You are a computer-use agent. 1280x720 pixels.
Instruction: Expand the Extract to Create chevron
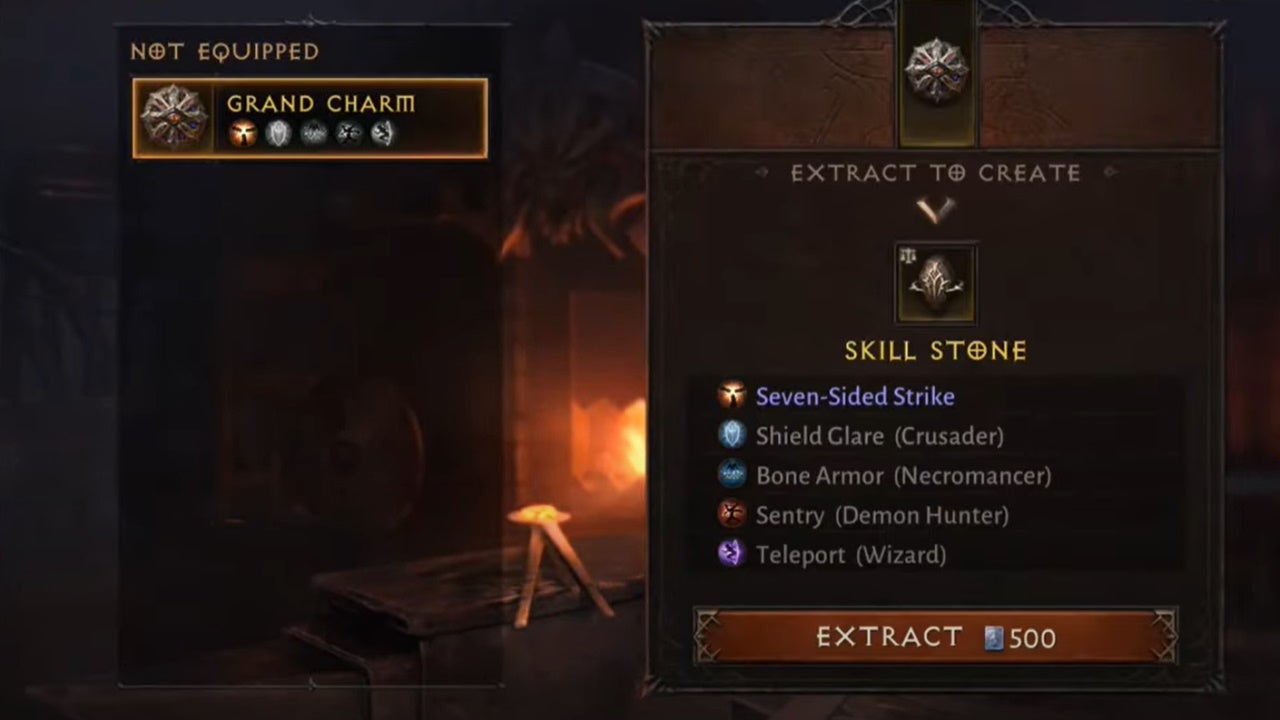pyautogui.click(x=936, y=207)
